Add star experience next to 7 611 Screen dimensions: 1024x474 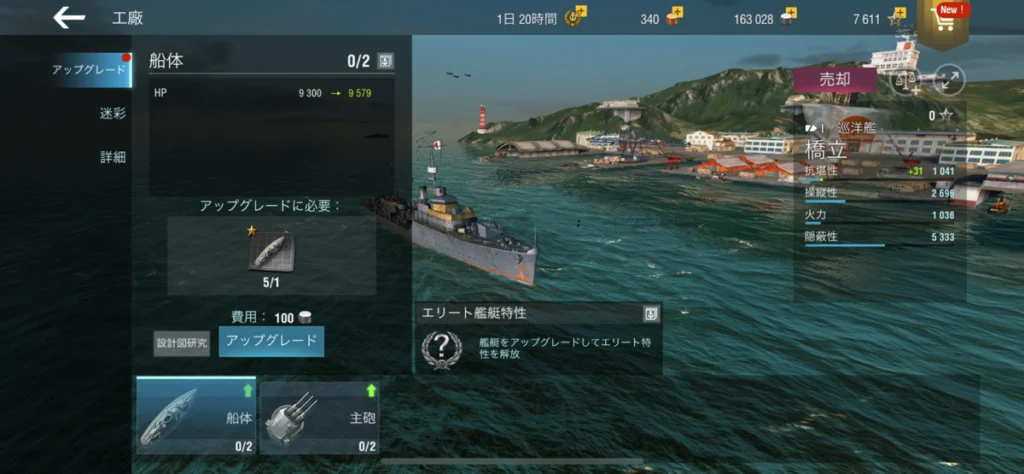coord(897,17)
